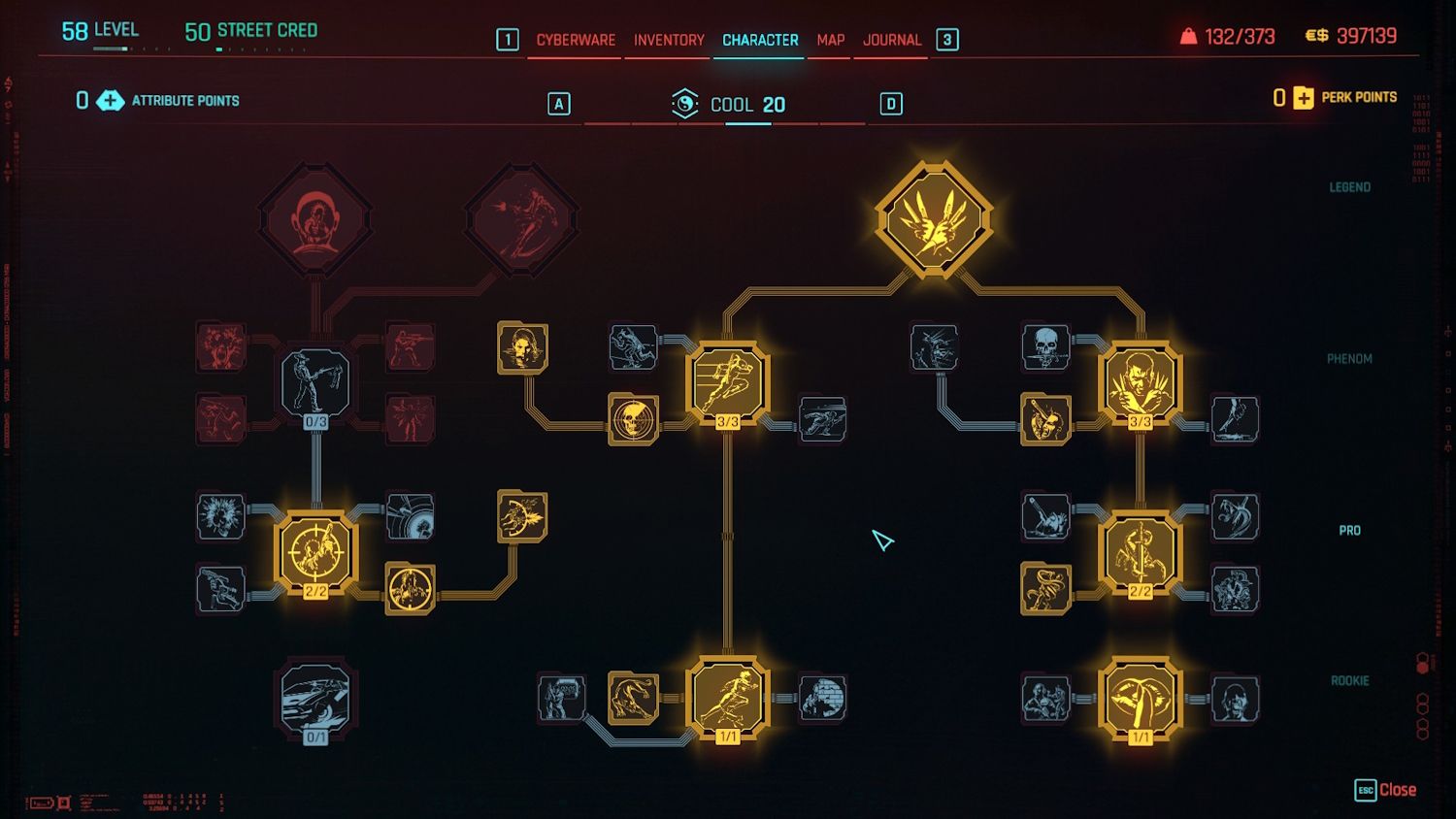The width and height of the screenshot is (1456, 819).
Task: Select the knife-wielding 3/3 phenom perk
Action: point(1140,382)
